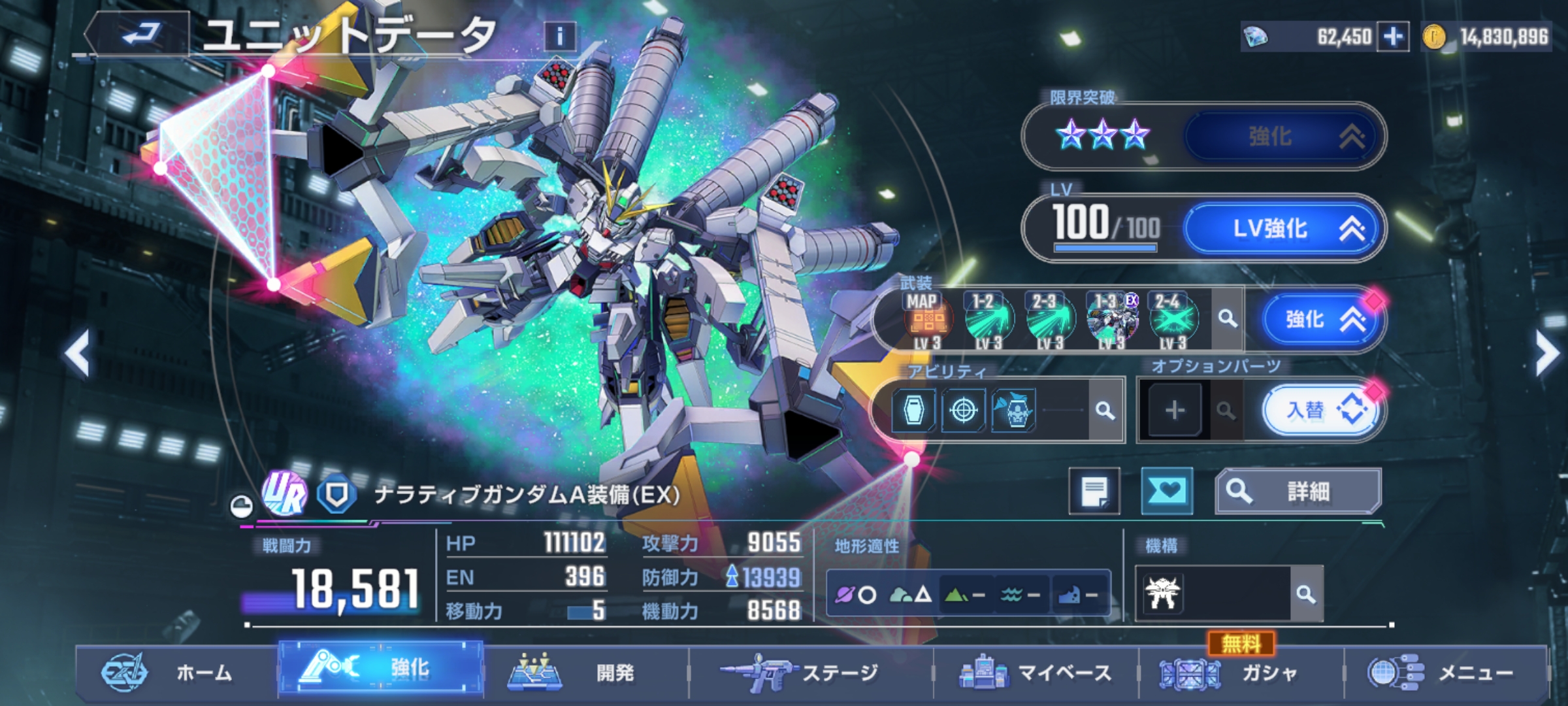Switch to the 開発 development tab
1568x706 pixels.
[x=585, y=672]
